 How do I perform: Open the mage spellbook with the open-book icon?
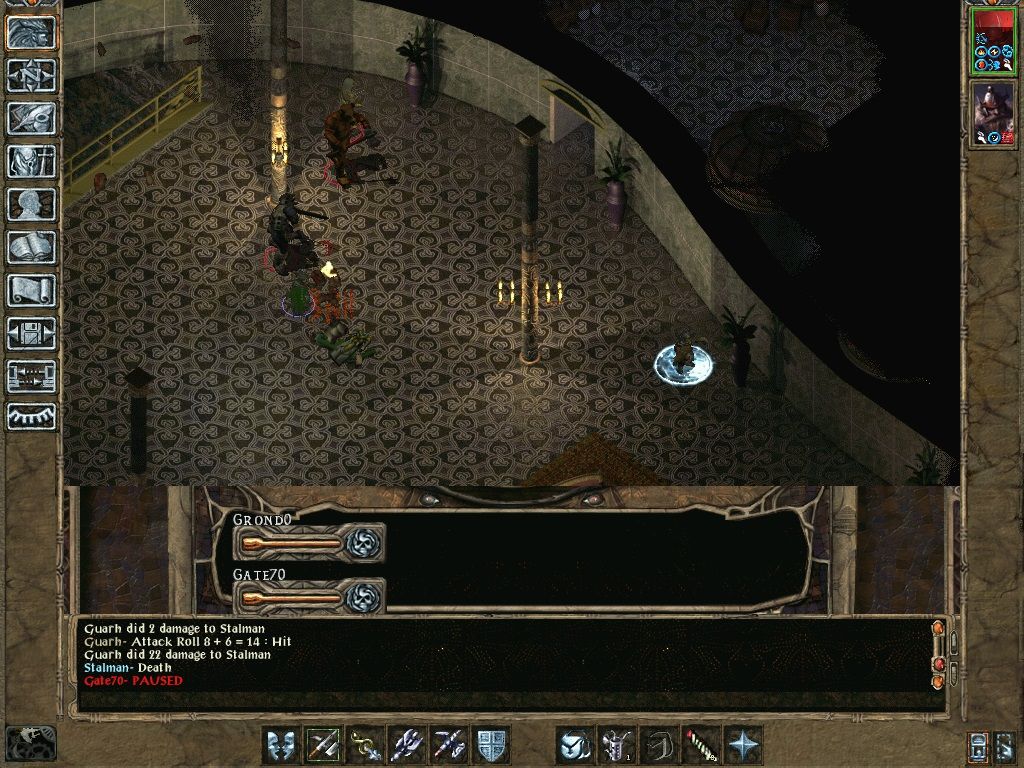[x=32, y=247]
